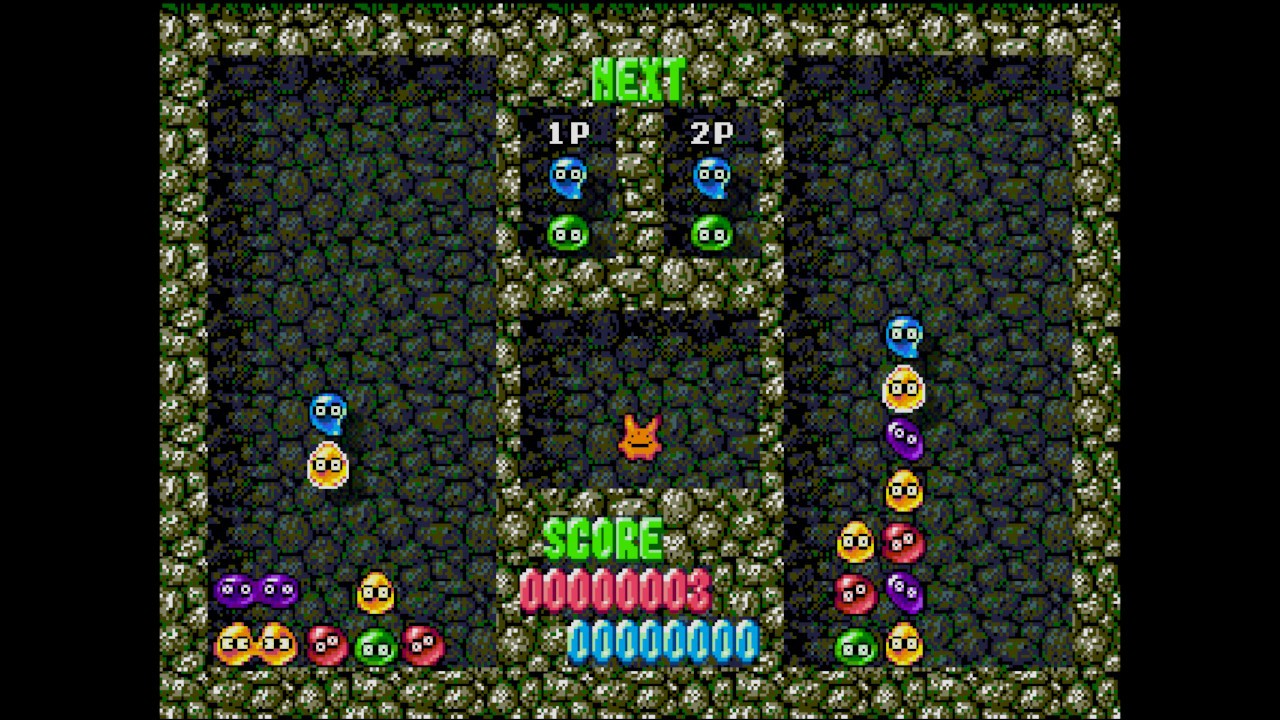Click the yellow puyo beneath the falling blue one
The image size is (1280, 720).
click(x=330, y=465)
